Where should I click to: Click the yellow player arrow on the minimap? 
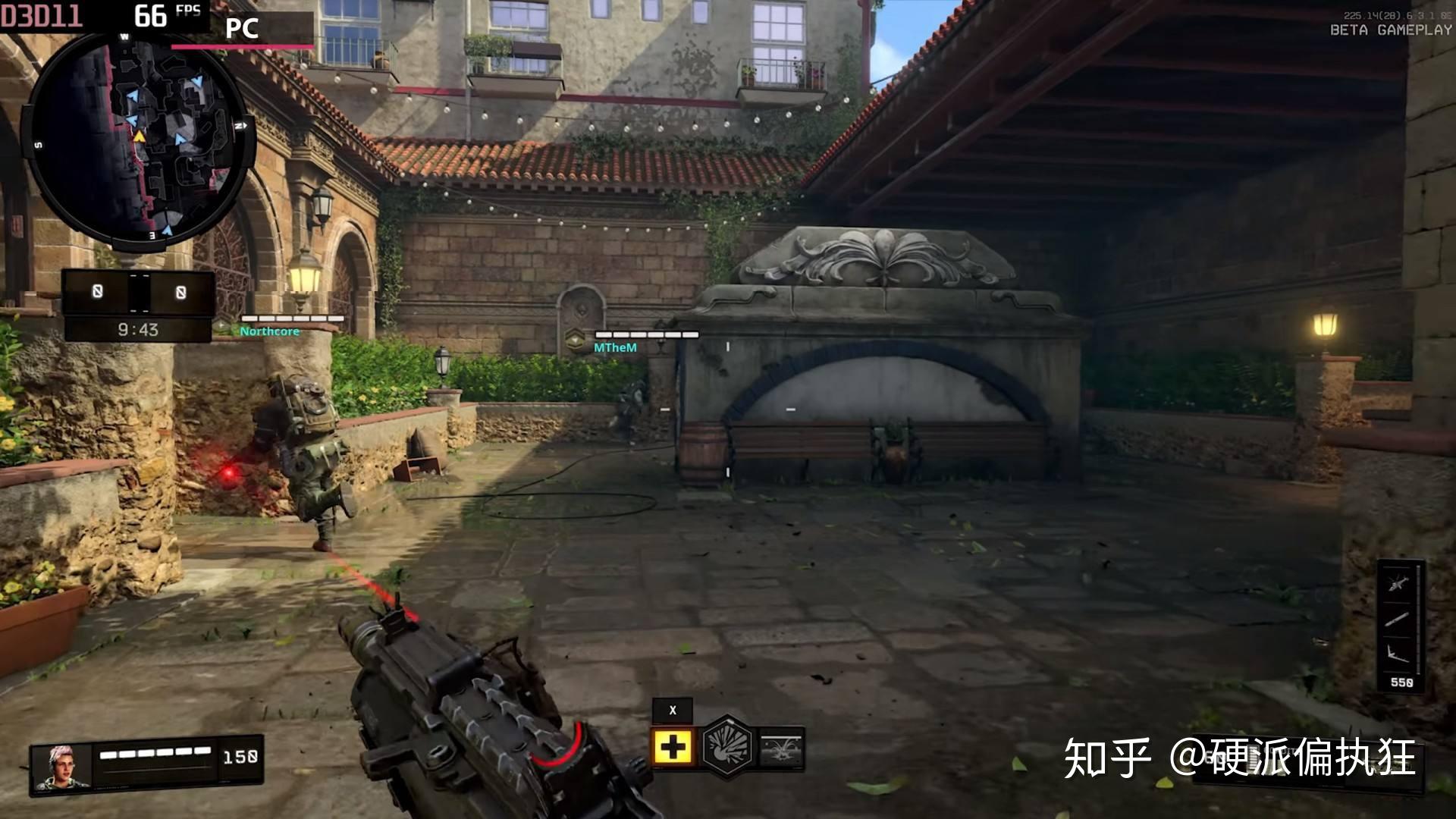(140, 136)
